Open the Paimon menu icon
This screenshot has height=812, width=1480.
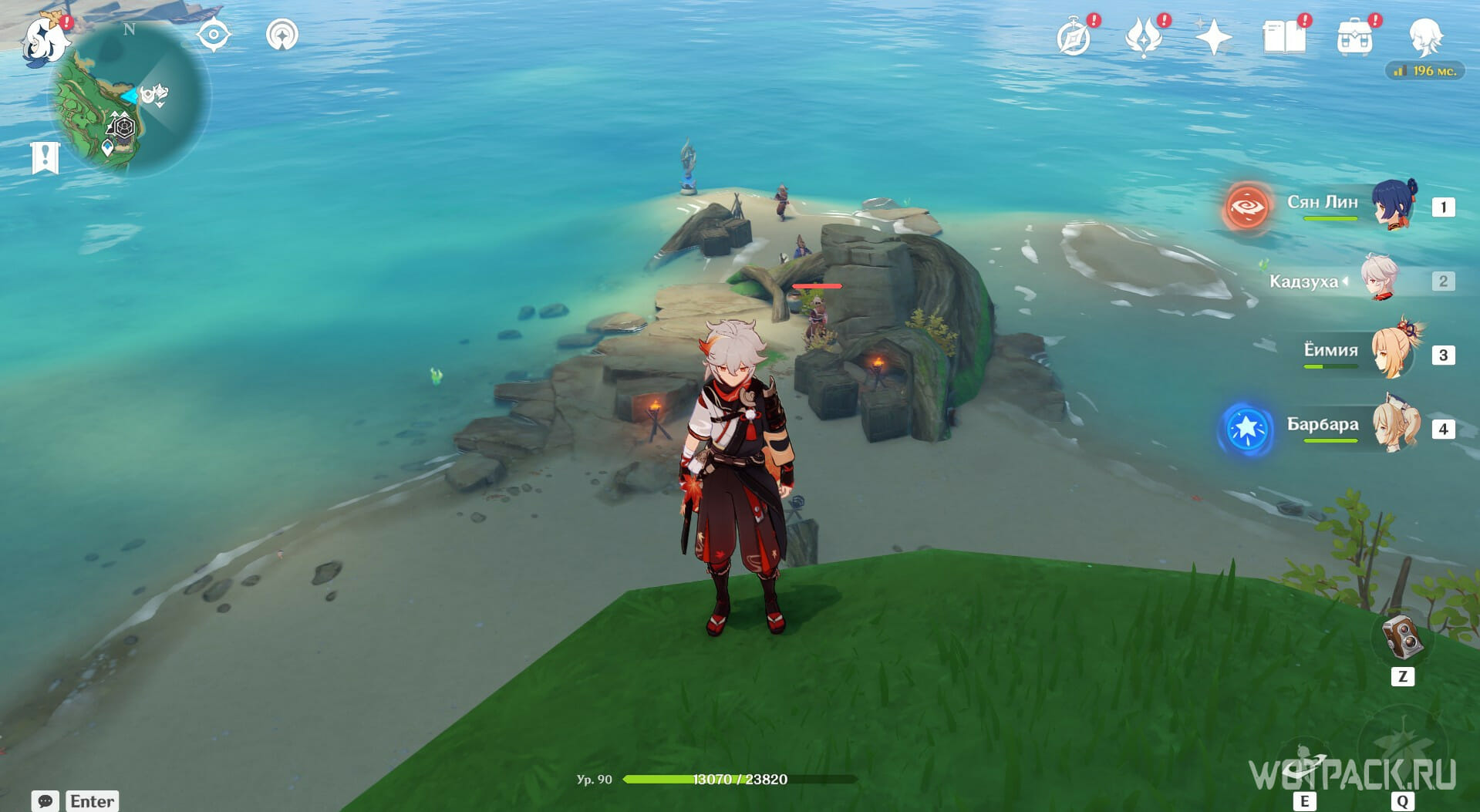coord(45,39)
